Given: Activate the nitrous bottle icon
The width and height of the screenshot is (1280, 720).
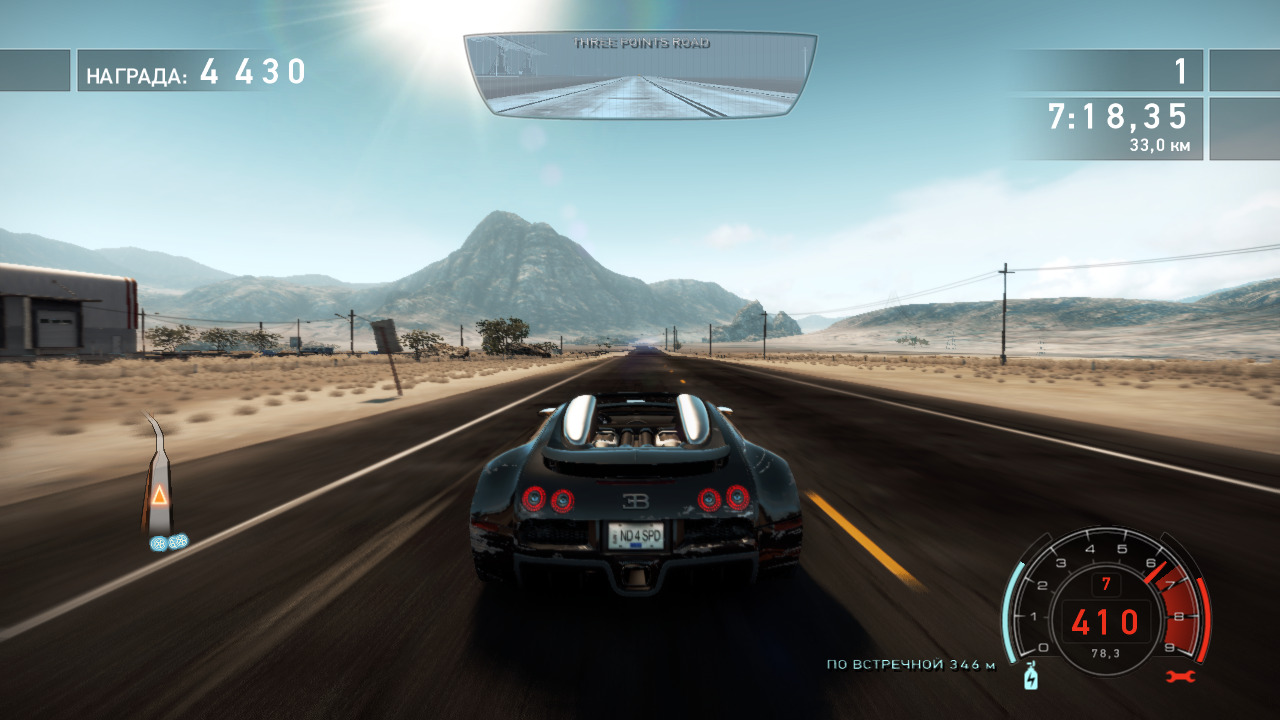Looking at the screenshot, I should (x=1031, y=679).
